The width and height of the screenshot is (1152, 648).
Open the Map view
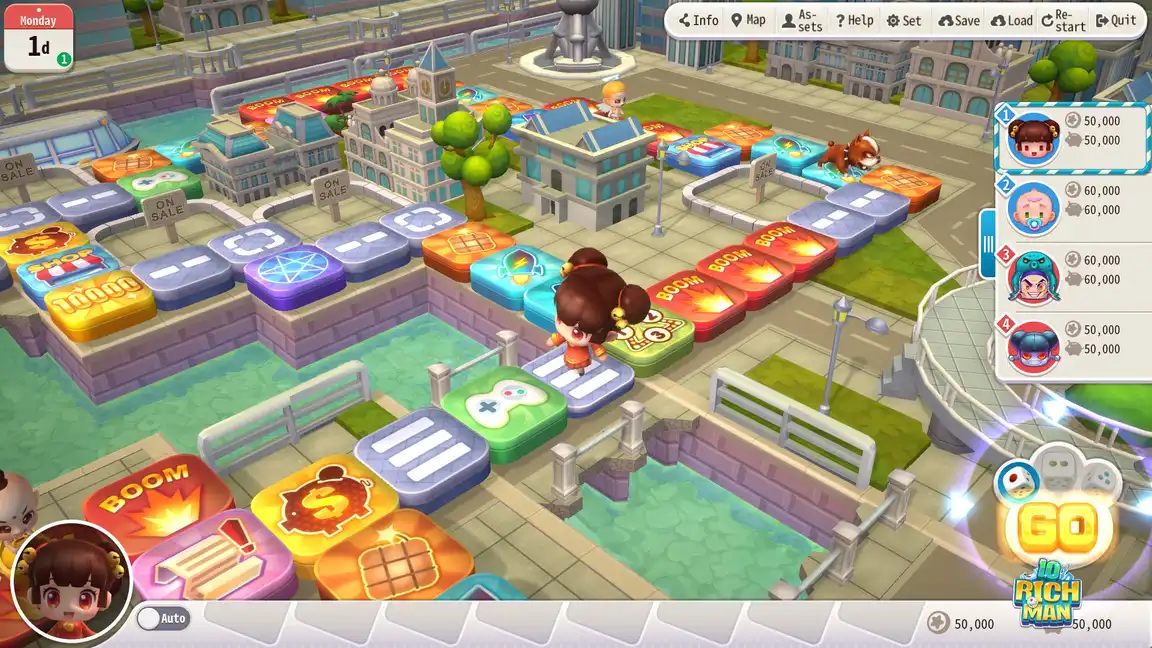748,20
